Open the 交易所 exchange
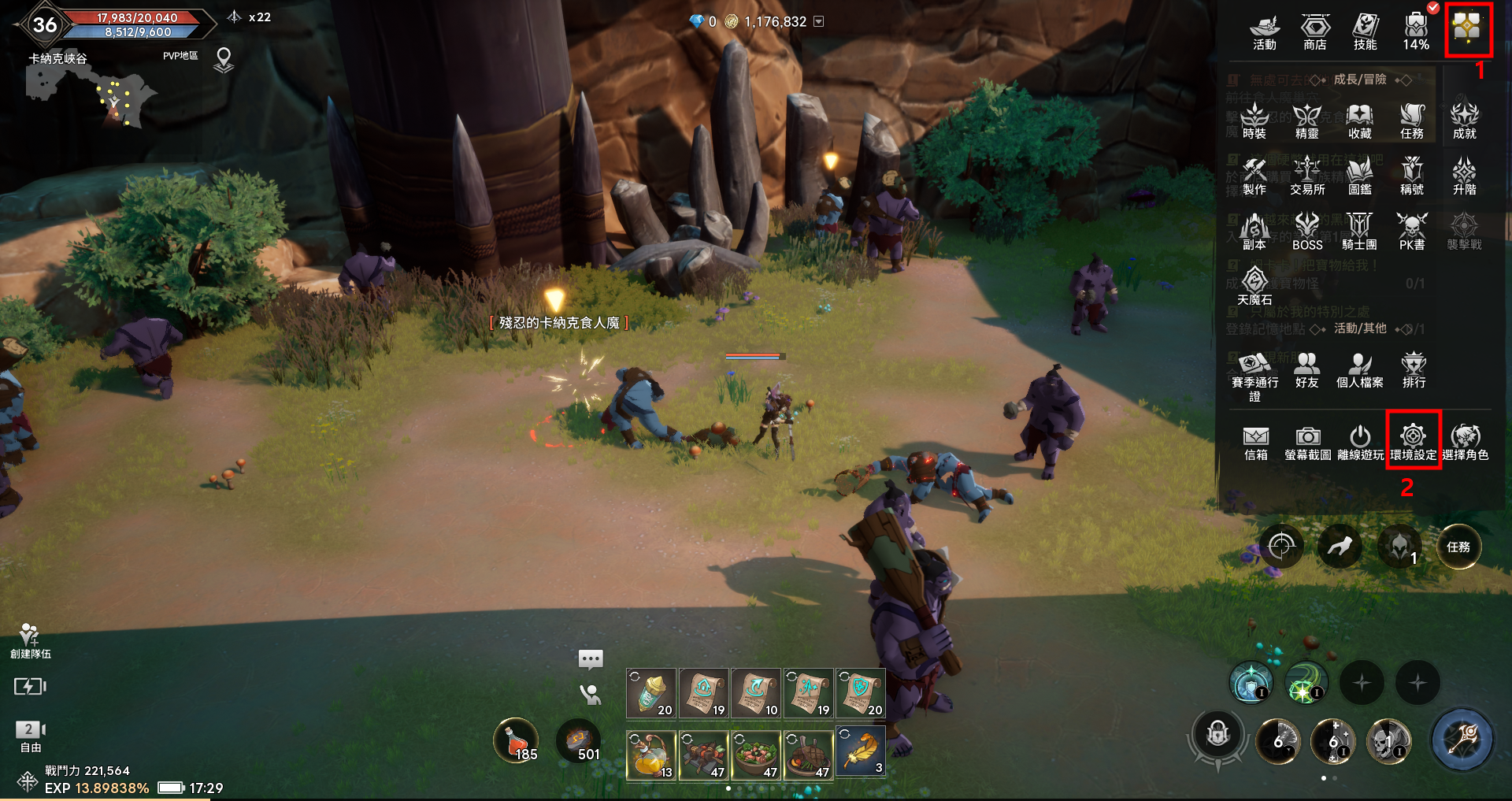The image size is (1512, 801). pyautogui.click(x=1307, y=176)
